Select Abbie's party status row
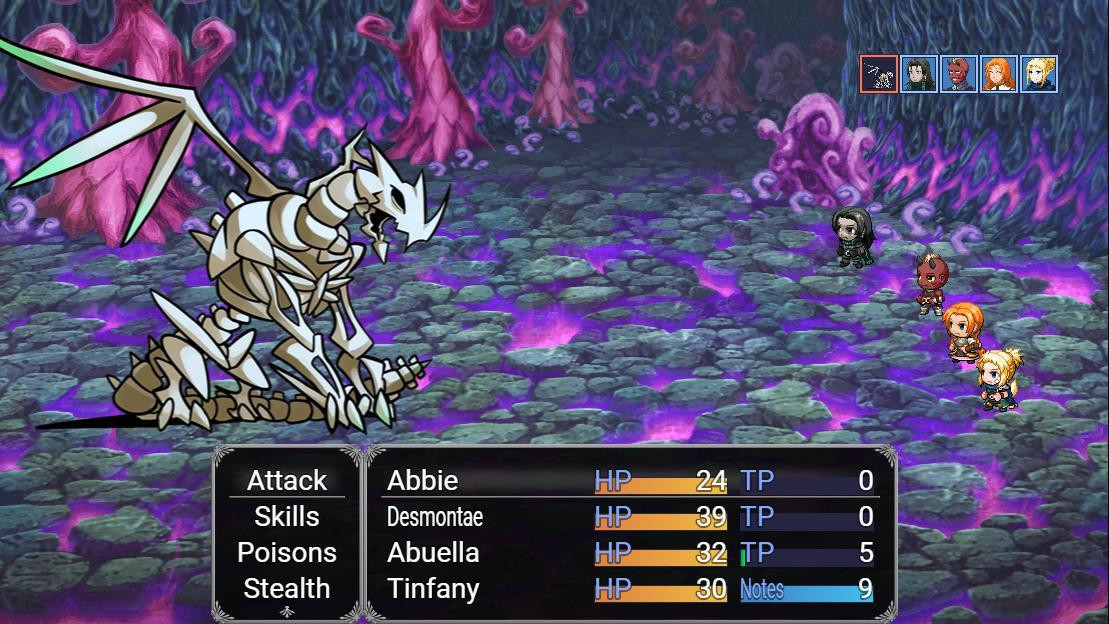The width and height of the screenshot is (1109, 624). click(x=630, y=481)
